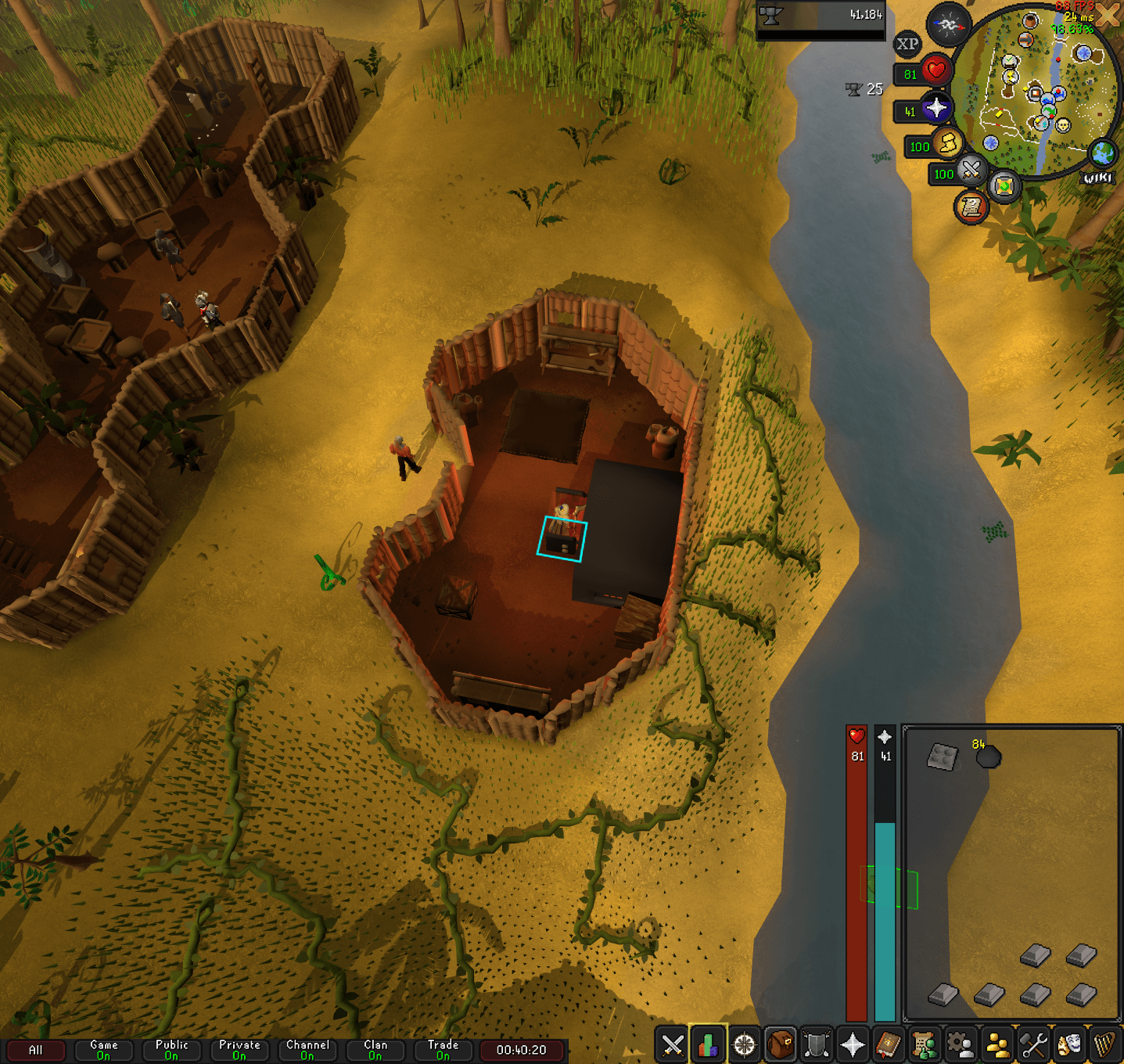The height and width of the screenshot is (1064, 1124).
Task: Open the Music player tab
Action: pyautogui.click(x=1105, y=1050)
